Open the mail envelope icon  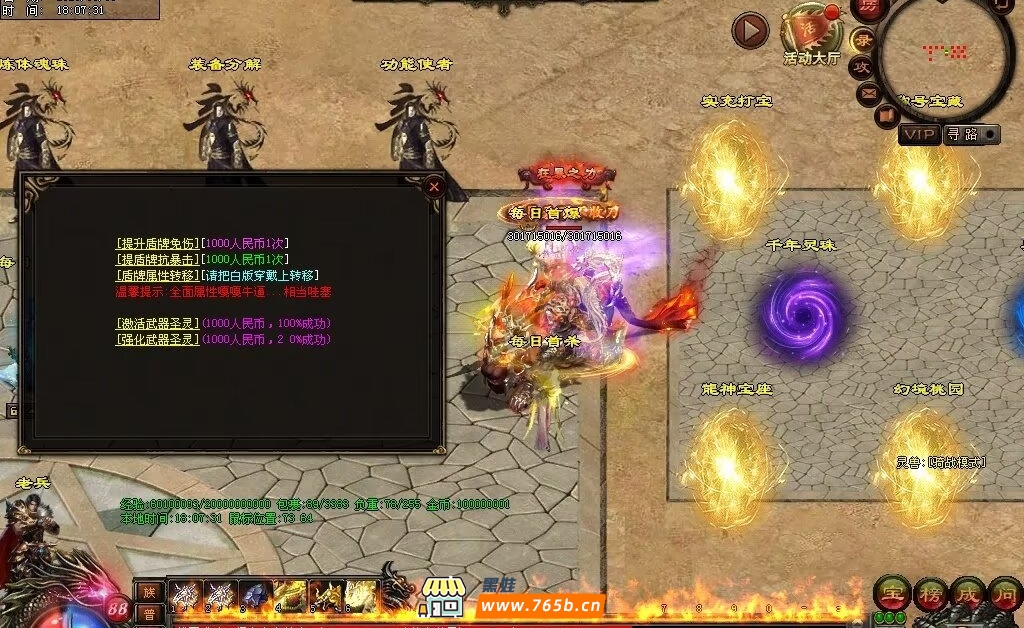tap(868, 93)
